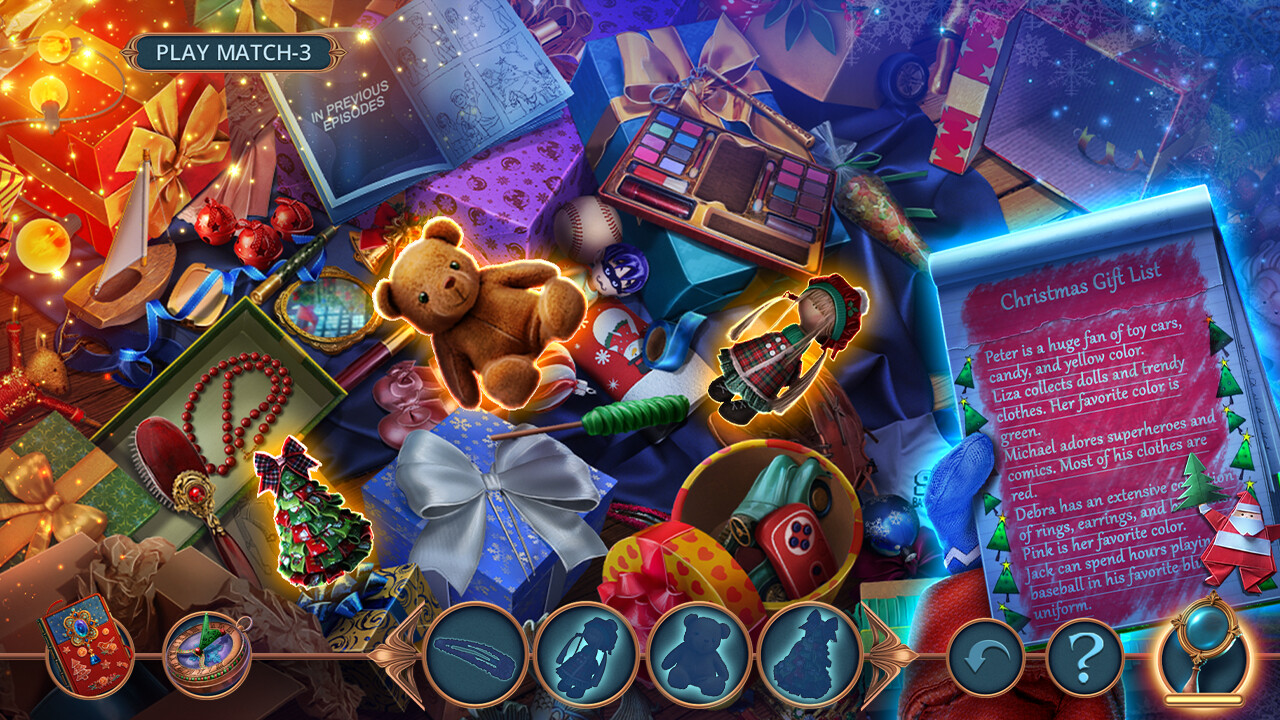
Task: Open the journal in the bottom-left corner
Action: click(85, 655)
